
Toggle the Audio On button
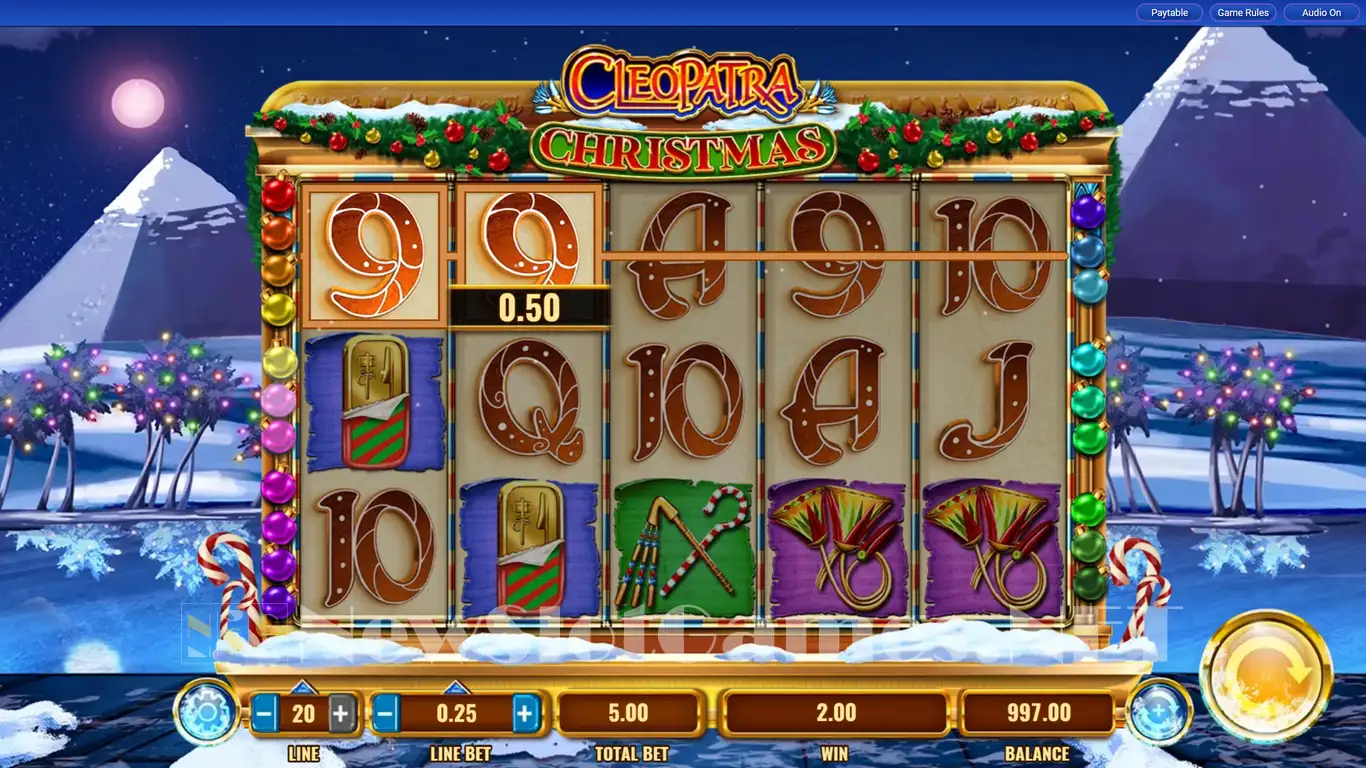(x=1321, y=13)
